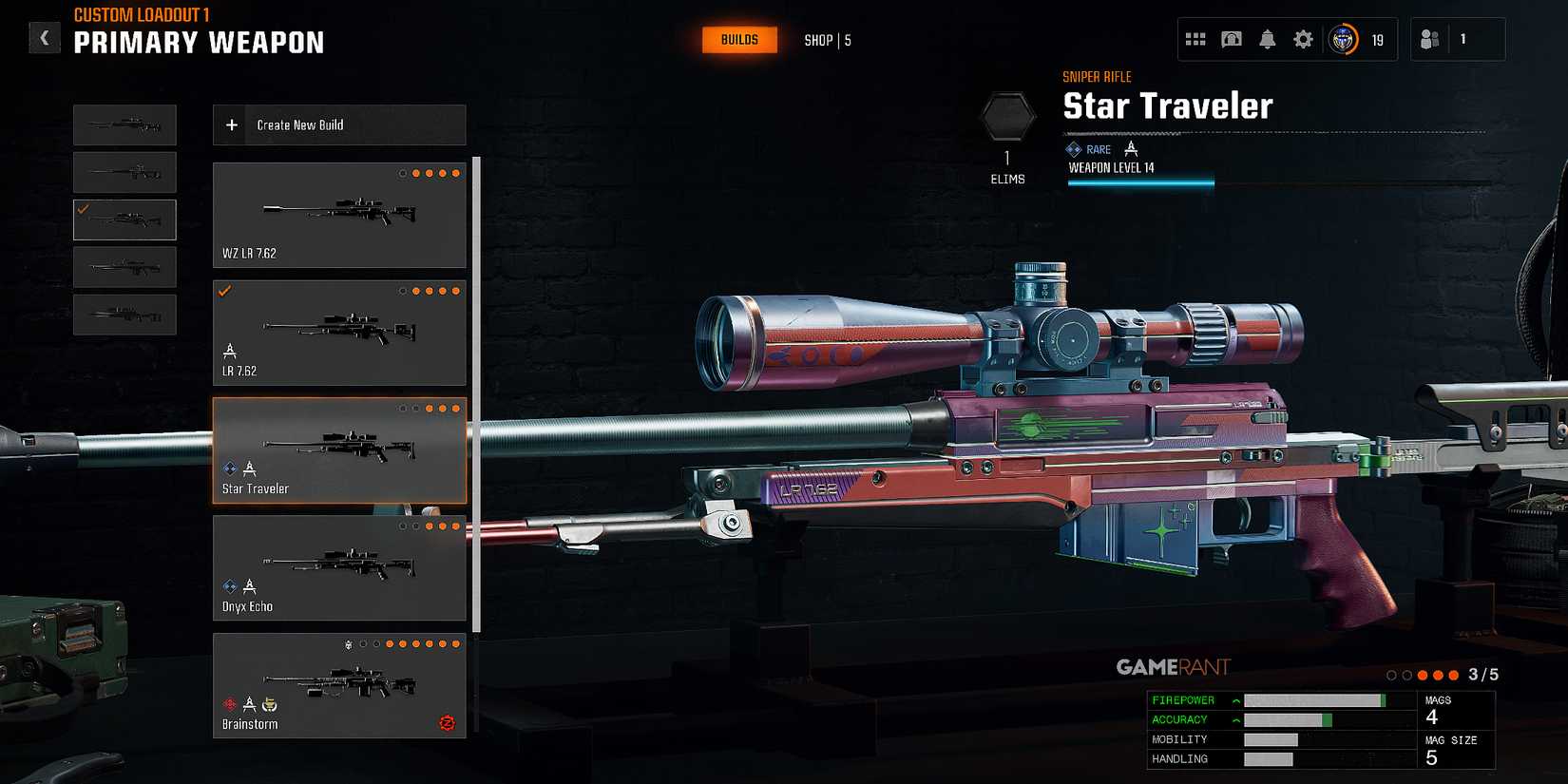
Task: Click the gold crown icon on Brainstorm card
Action: tap(268, 704)
